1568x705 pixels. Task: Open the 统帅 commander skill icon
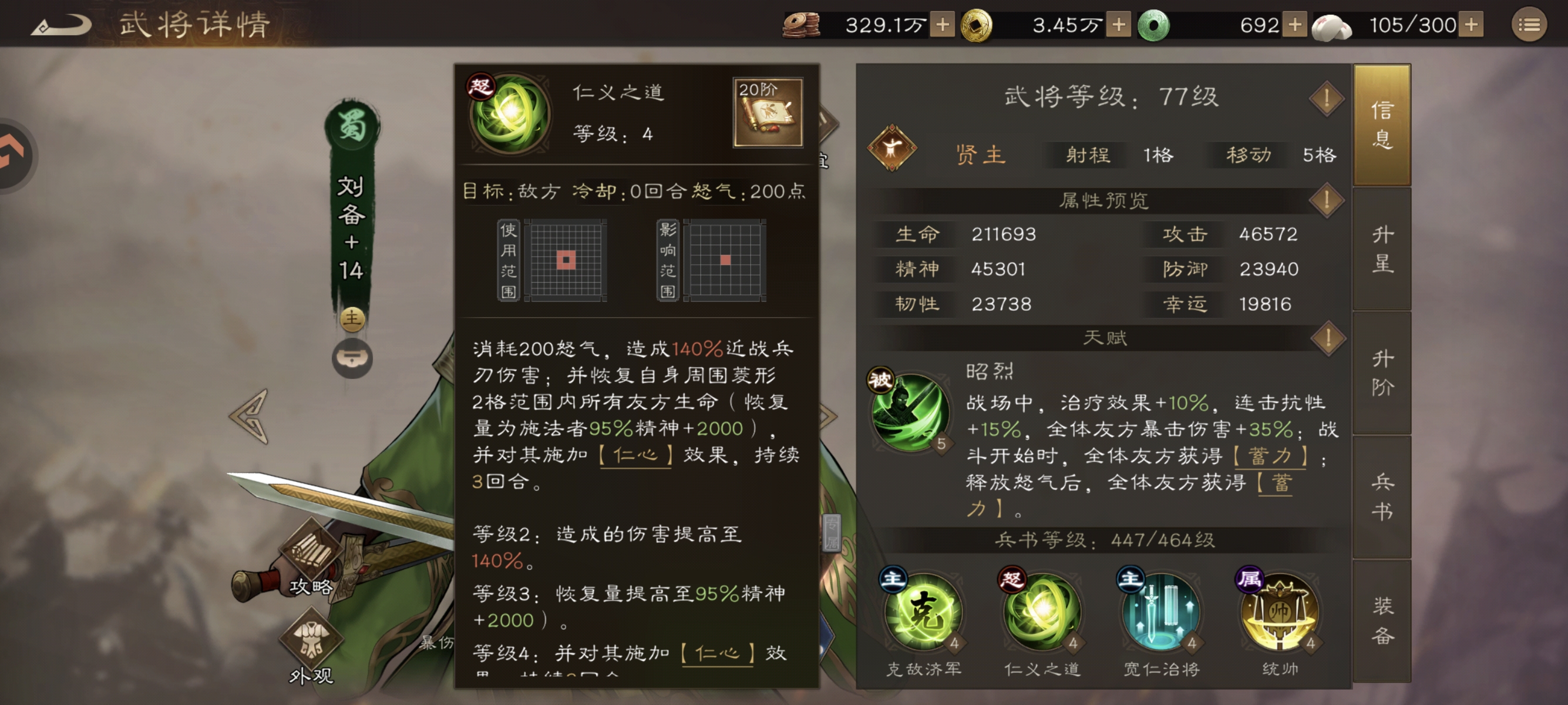coord(1283,615)
